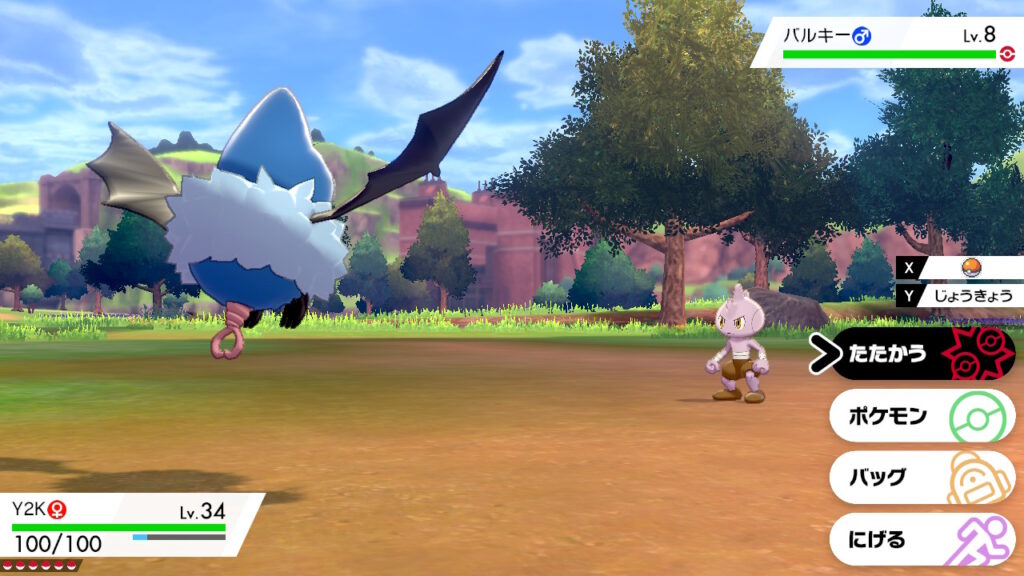The image size is (1024, 576).
Task: Click the Poké Ball throw shortcut
Action: click(968, 268)
